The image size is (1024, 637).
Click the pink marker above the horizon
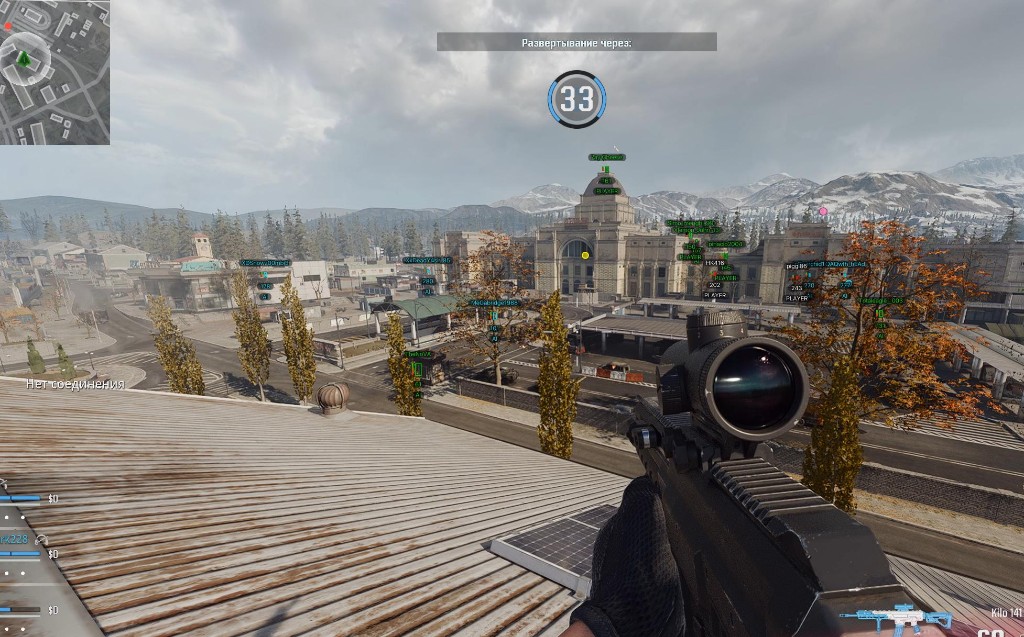[823, 211]
